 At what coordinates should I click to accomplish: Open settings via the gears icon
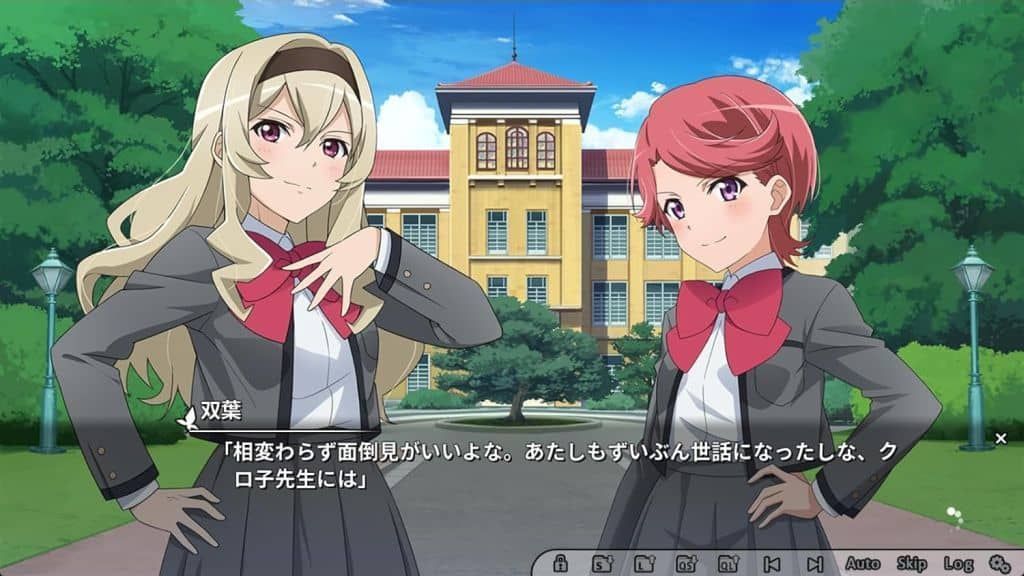pyautogui.click(x=999, y=563)
